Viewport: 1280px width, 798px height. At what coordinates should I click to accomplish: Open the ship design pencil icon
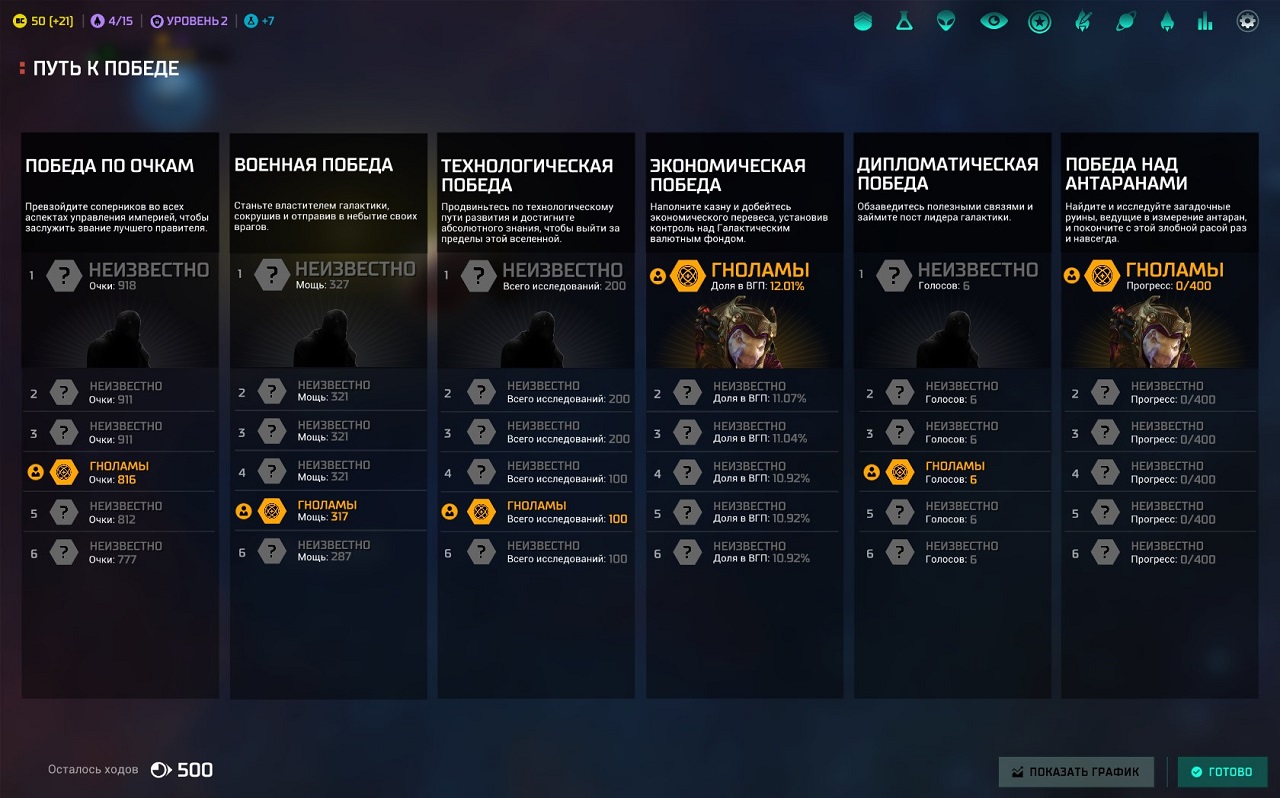1082,21
